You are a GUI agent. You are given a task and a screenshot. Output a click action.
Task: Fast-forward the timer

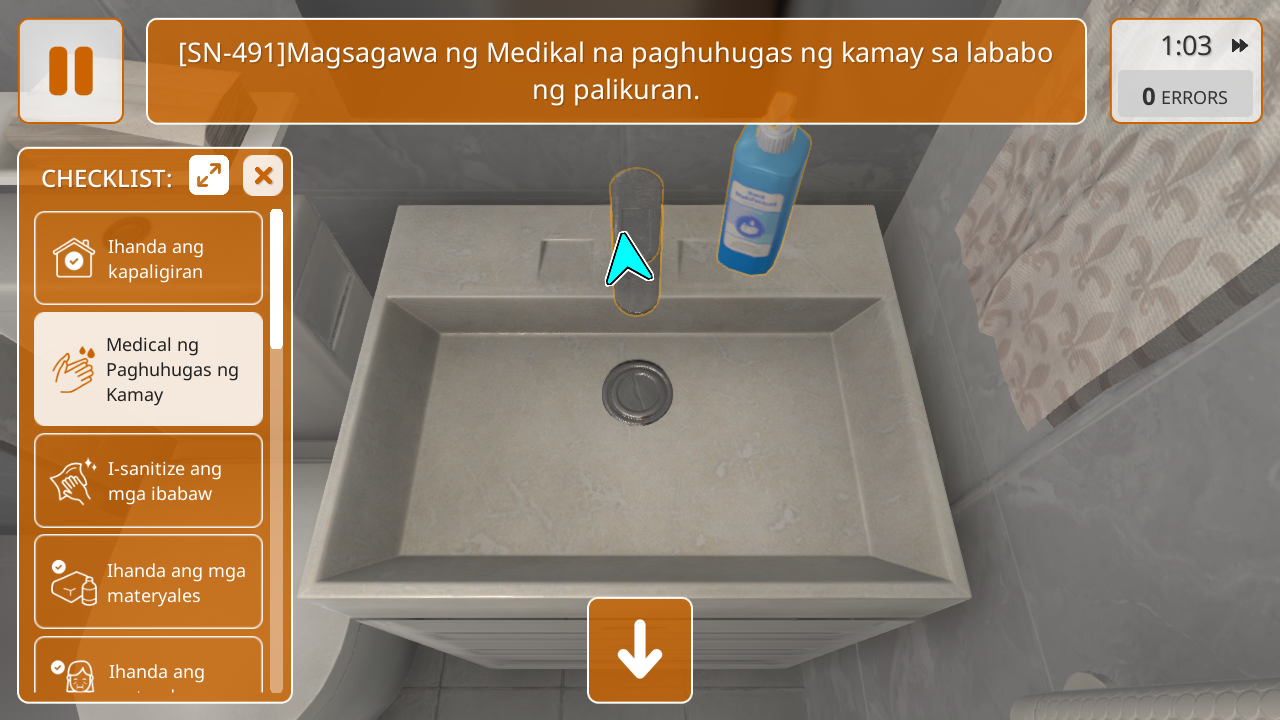1240,46
